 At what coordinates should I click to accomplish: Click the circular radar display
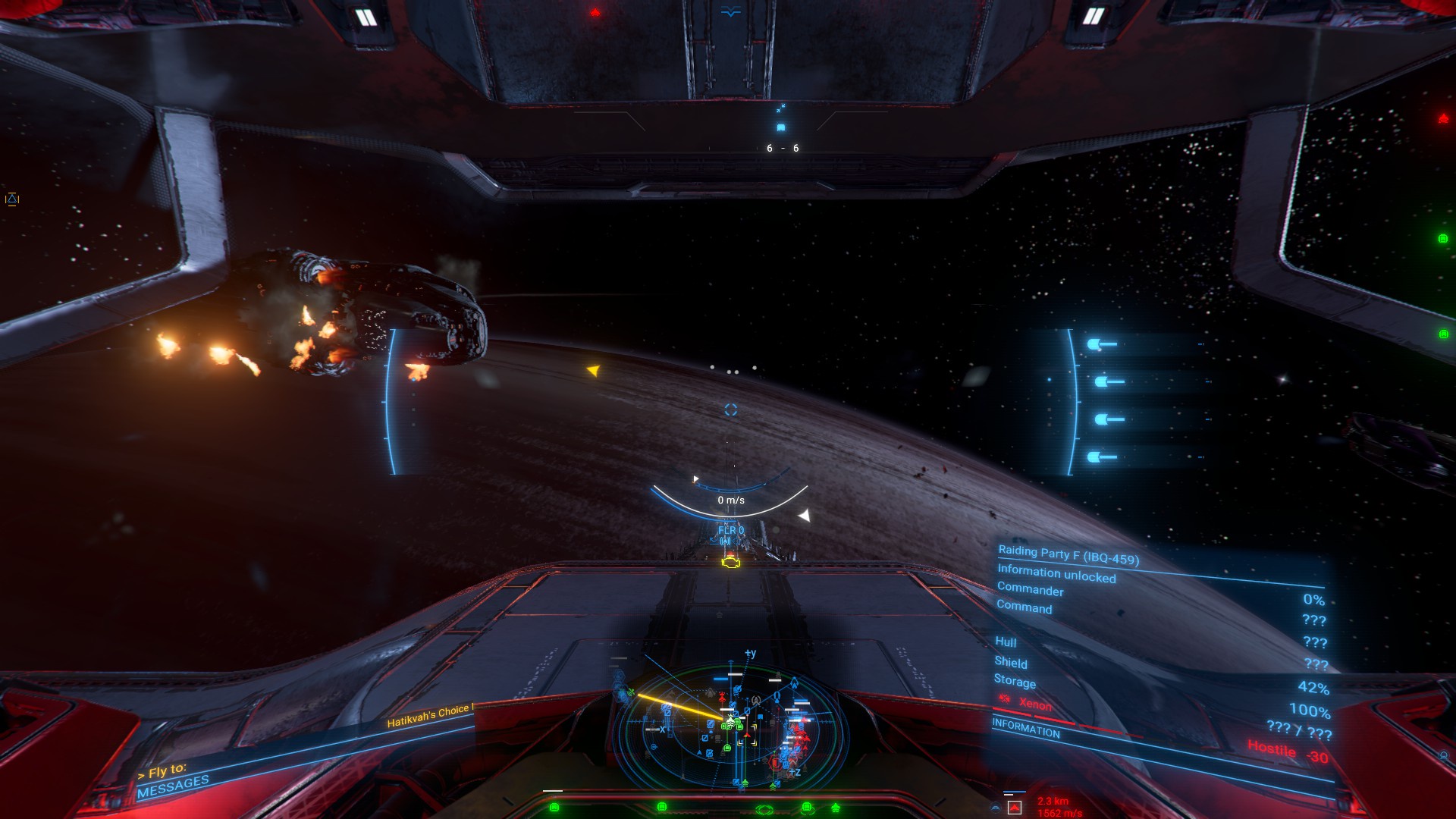coord(730,726)
